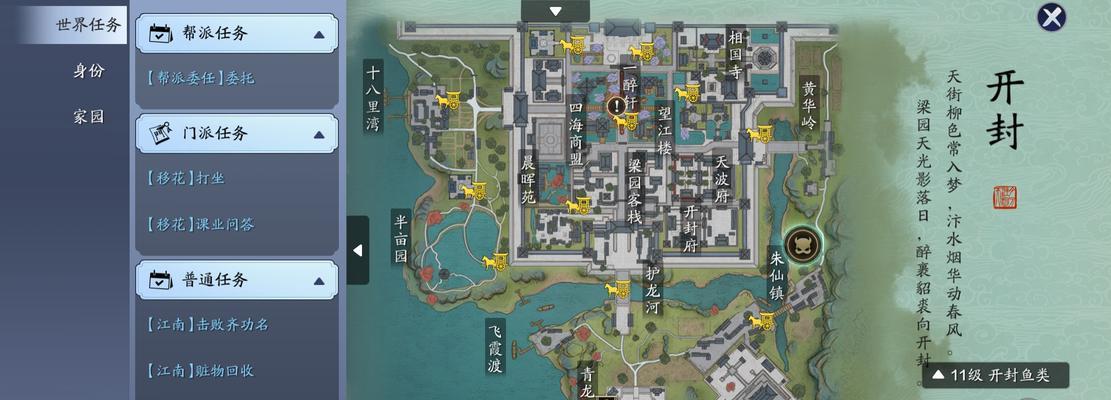1111x400 pixels.
Task: Select the horse marker at 半亩园
Action: click(494, 262)
